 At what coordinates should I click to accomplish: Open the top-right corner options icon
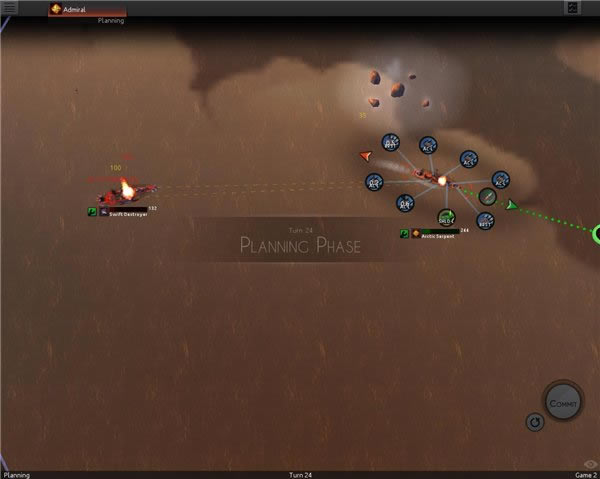[x=573, y=8]
